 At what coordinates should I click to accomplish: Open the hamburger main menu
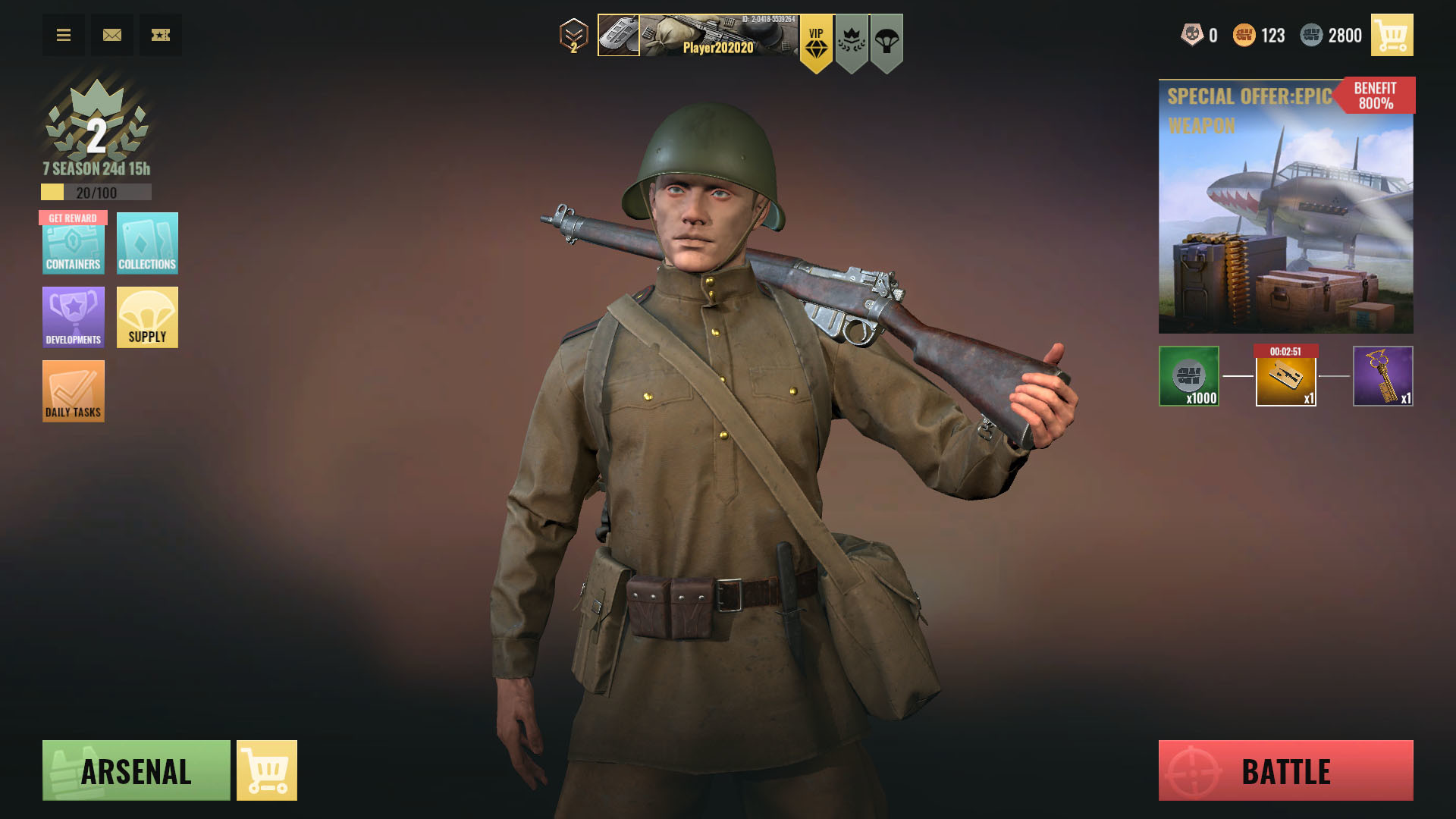click(64, 35)
